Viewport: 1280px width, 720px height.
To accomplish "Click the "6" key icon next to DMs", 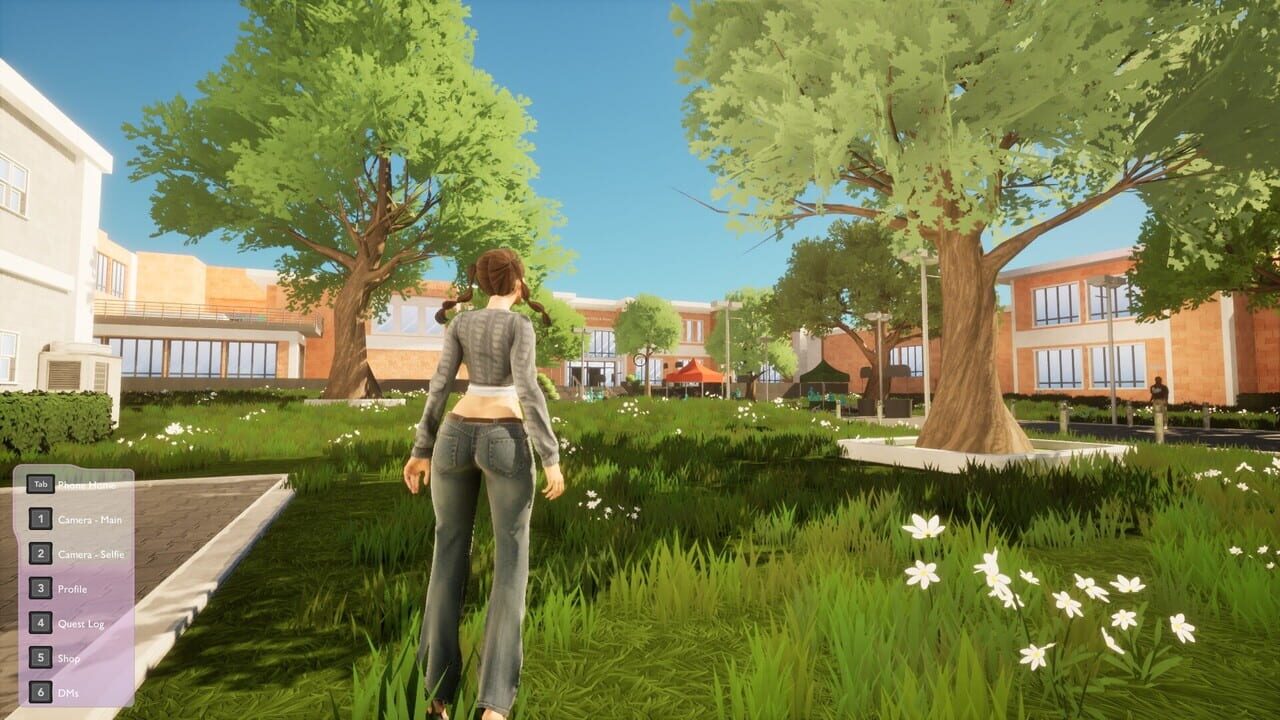I will tap(41, 690).
